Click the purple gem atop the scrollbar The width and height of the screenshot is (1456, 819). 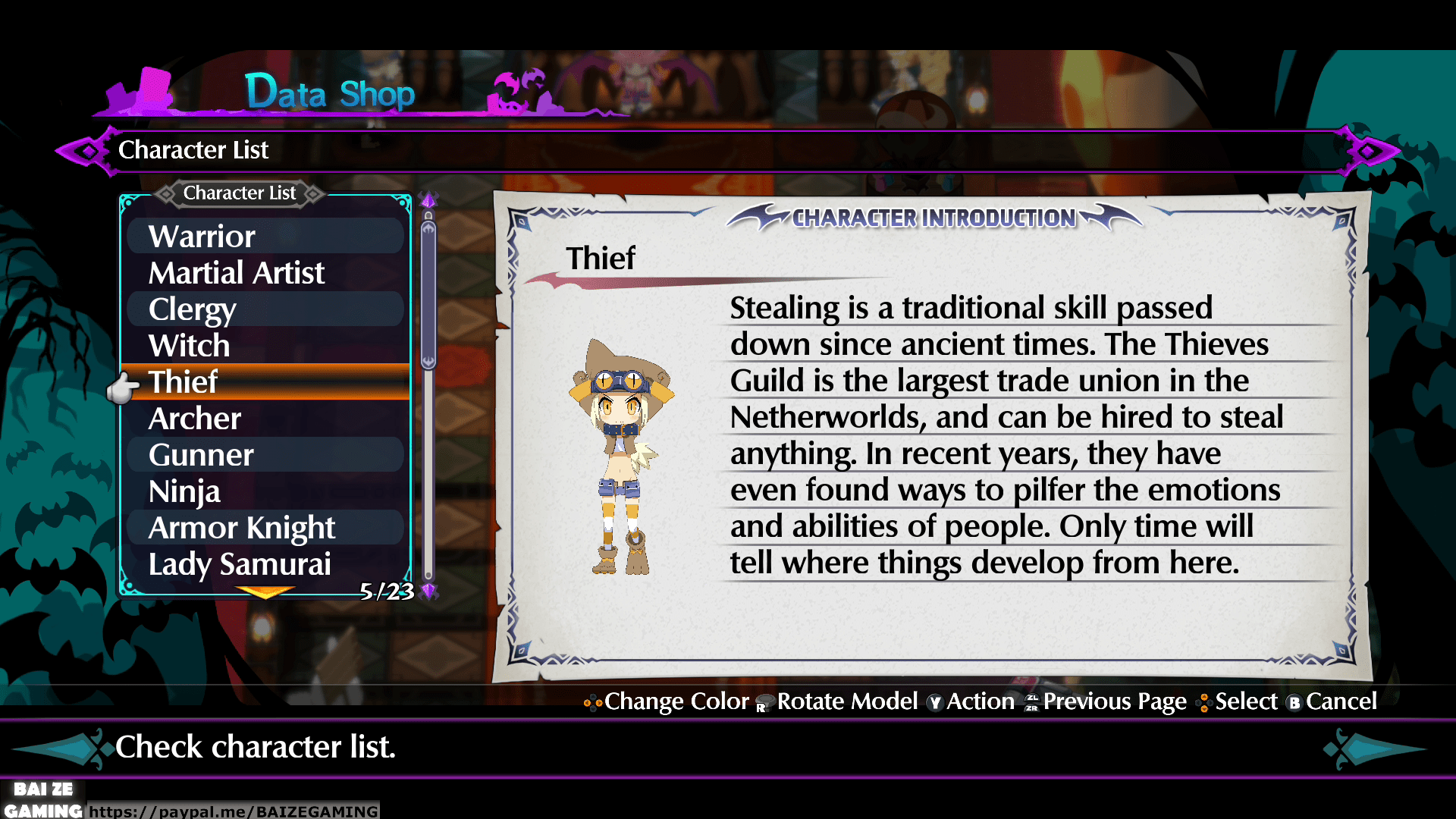tap(428, 199)
